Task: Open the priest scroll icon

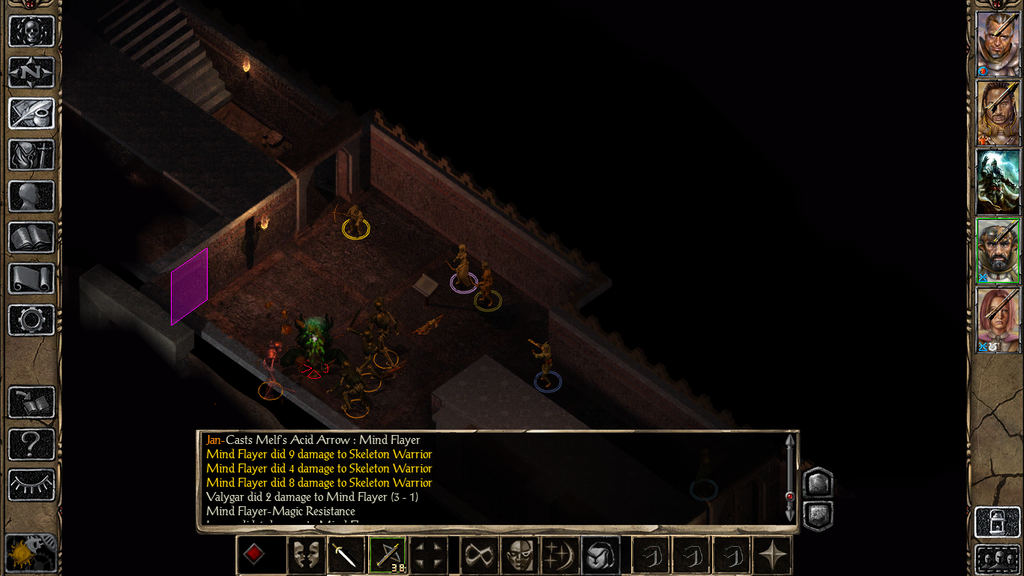Action: tap(31, 278)
